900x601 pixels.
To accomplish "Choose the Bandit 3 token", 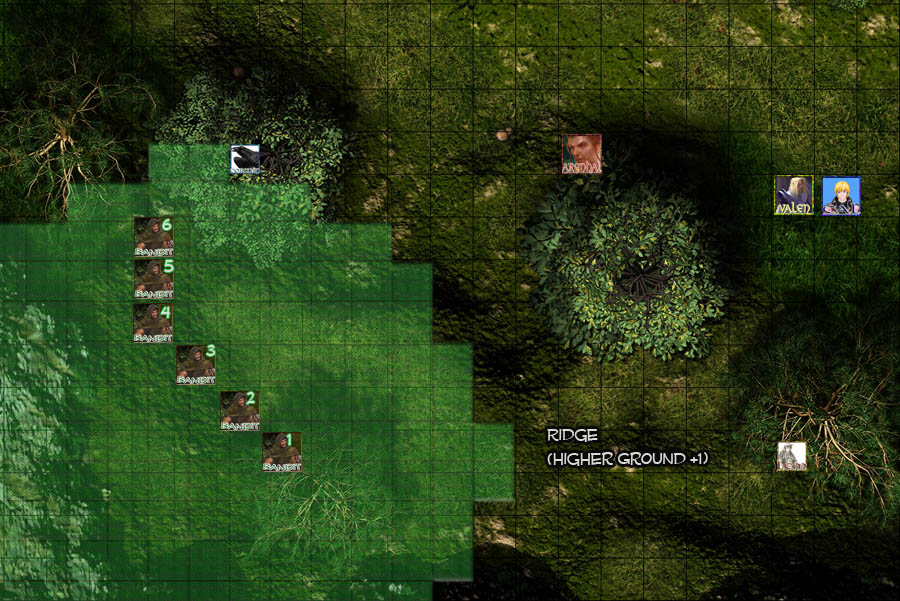I will (x=196, y=364).
